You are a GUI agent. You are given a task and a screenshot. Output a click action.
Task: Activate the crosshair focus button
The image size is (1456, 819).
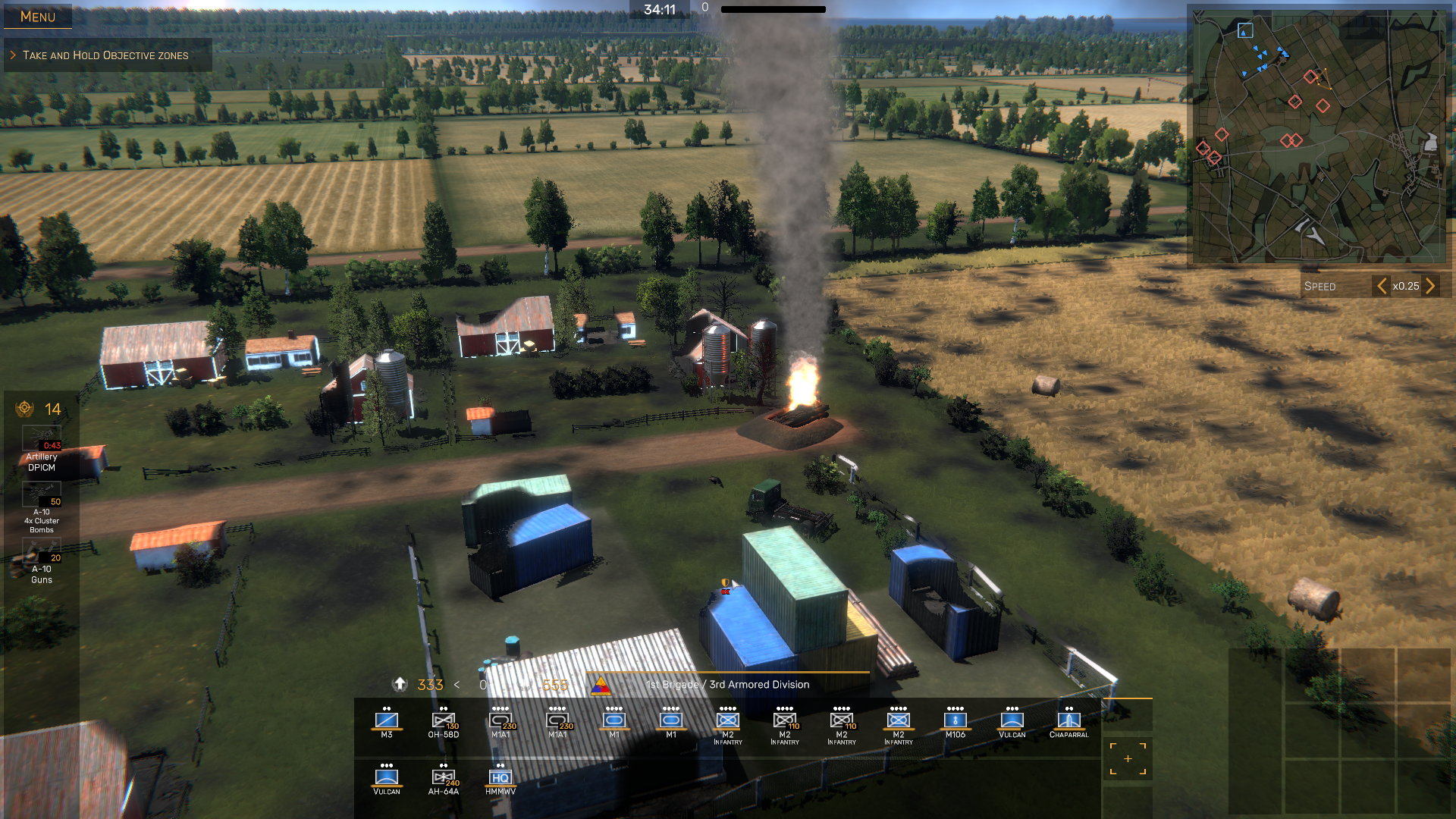click(1128, 759)
